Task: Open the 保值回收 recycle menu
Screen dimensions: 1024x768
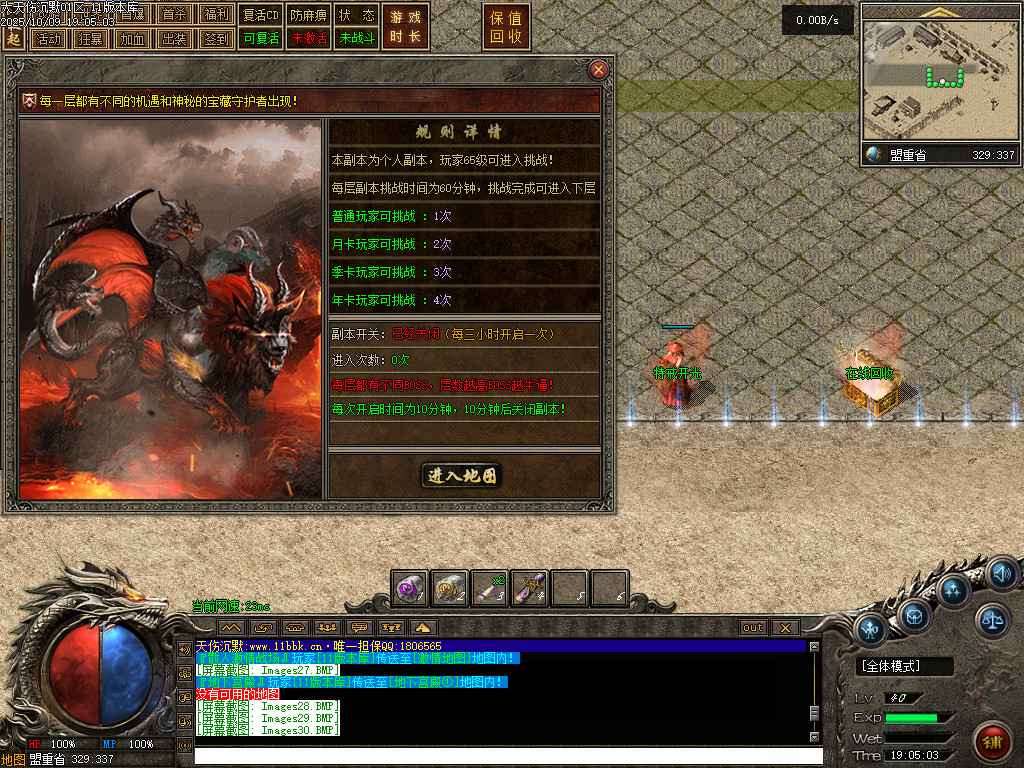Action: [x=506, y=27]
